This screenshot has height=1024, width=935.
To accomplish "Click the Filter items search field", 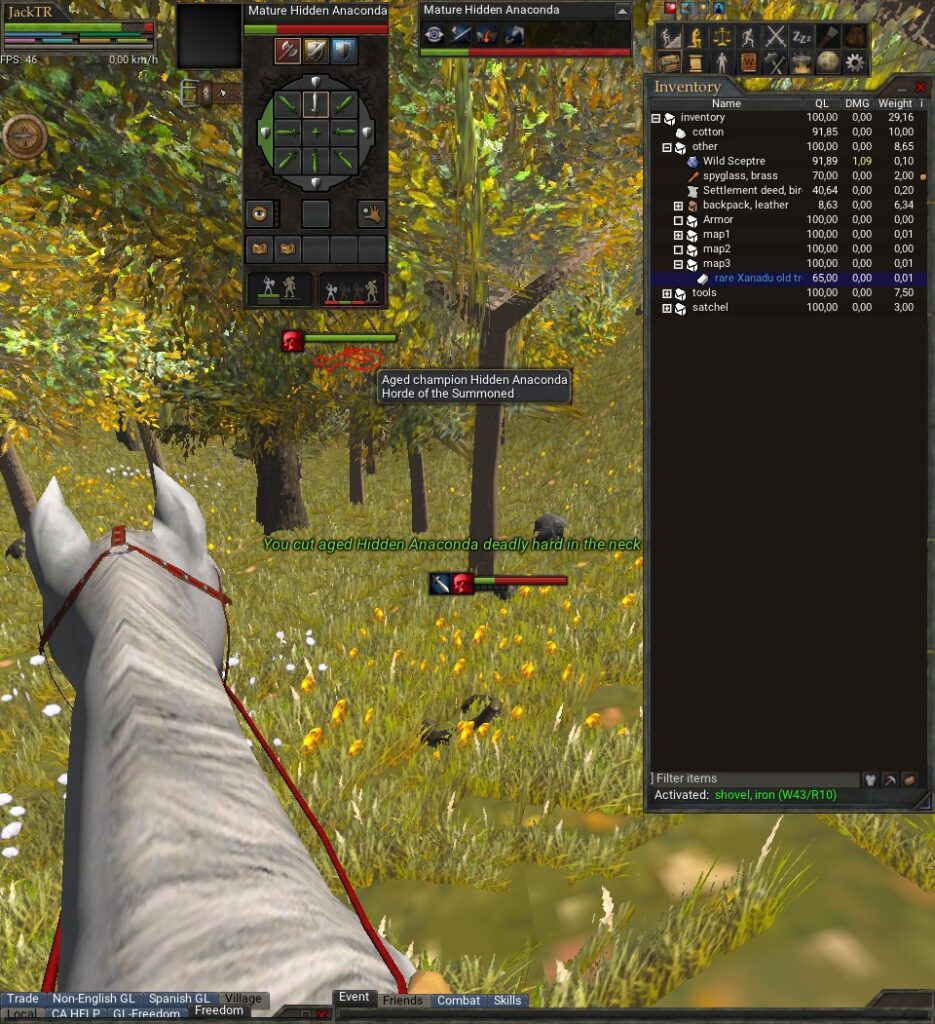I will coord(755,778).
